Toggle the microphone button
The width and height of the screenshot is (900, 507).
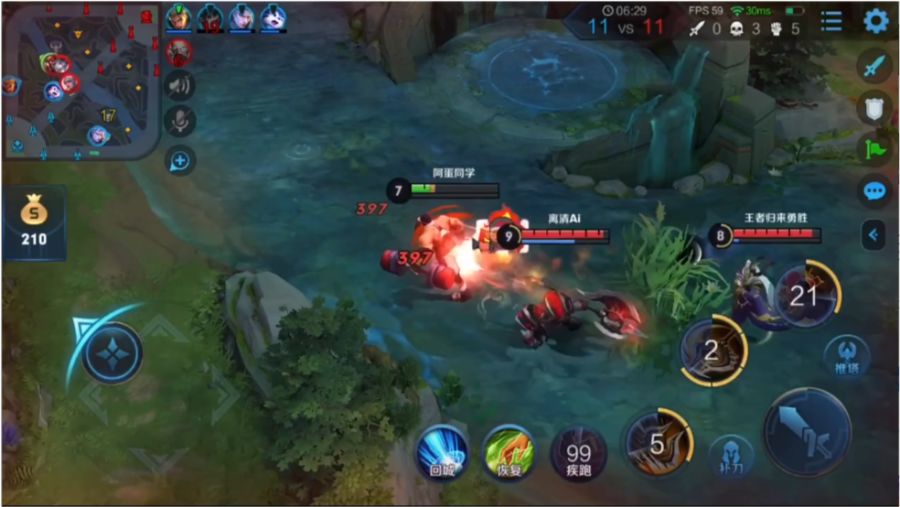(x=180, y=122)
